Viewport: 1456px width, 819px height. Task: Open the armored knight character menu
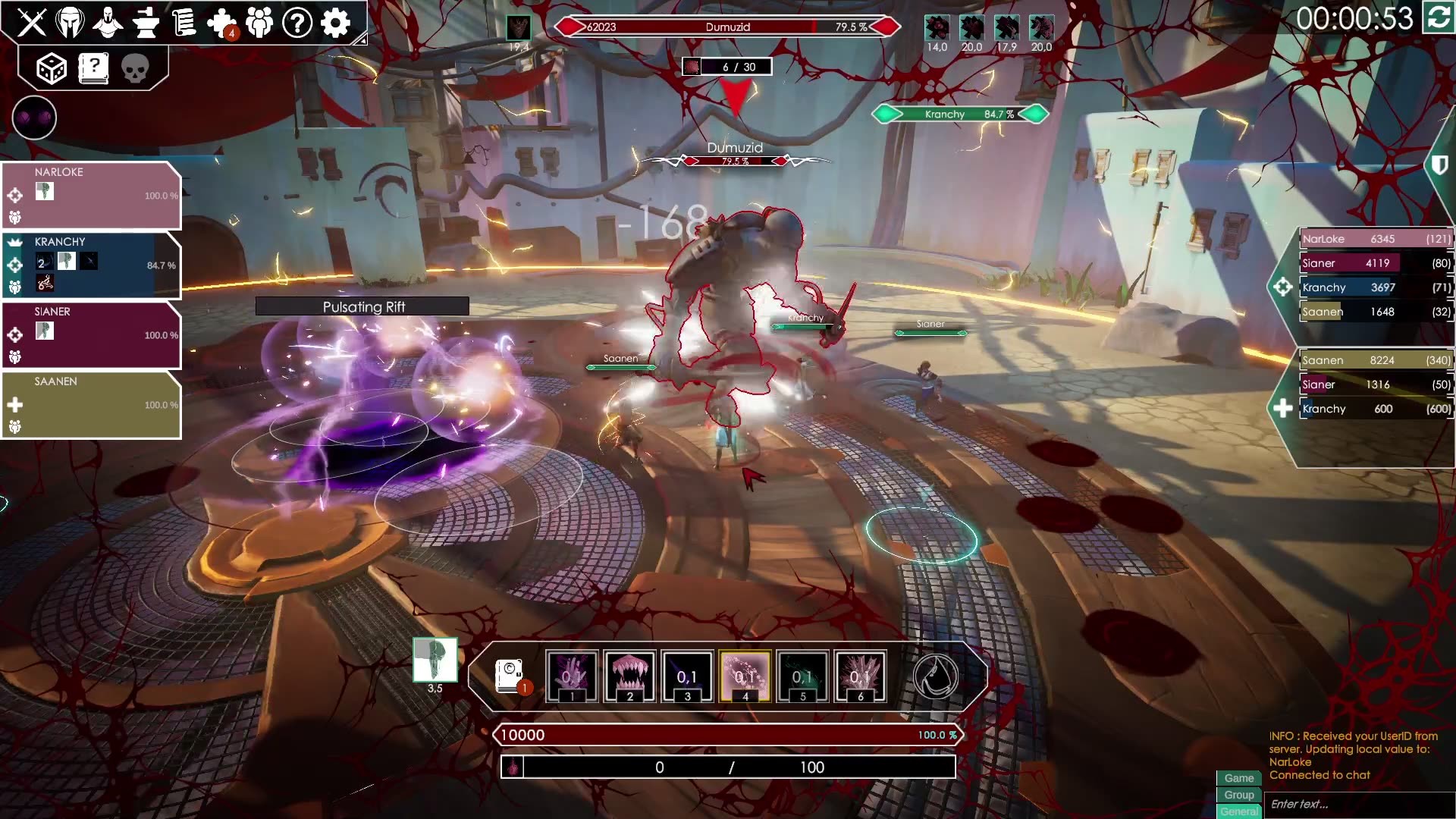coord(108,23)
